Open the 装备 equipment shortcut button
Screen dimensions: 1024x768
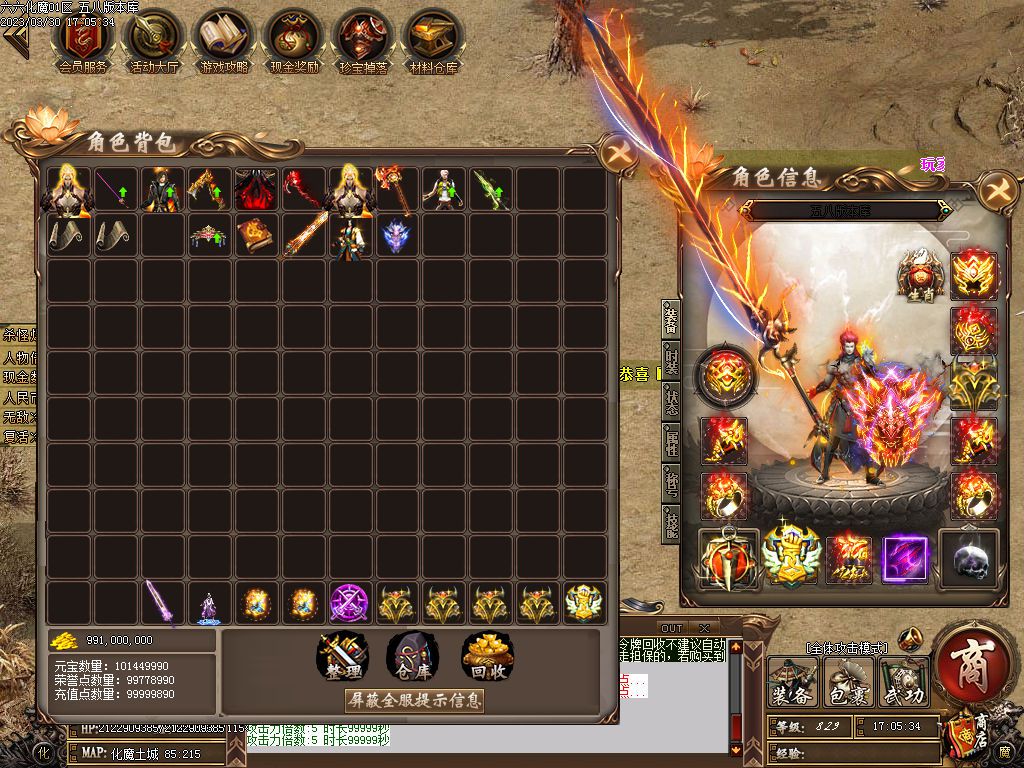click(x=792, y=682)
